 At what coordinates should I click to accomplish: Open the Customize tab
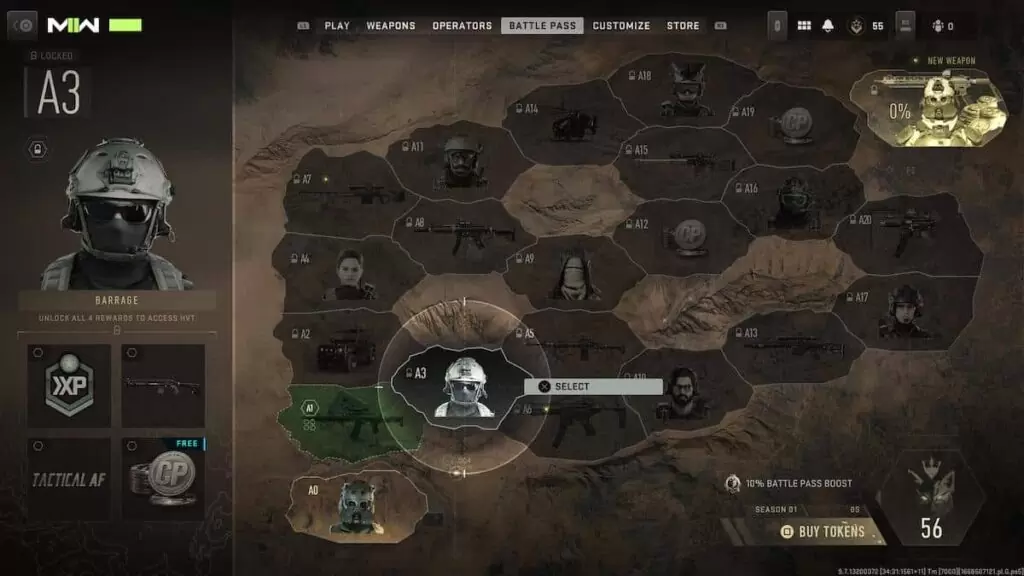621,26
